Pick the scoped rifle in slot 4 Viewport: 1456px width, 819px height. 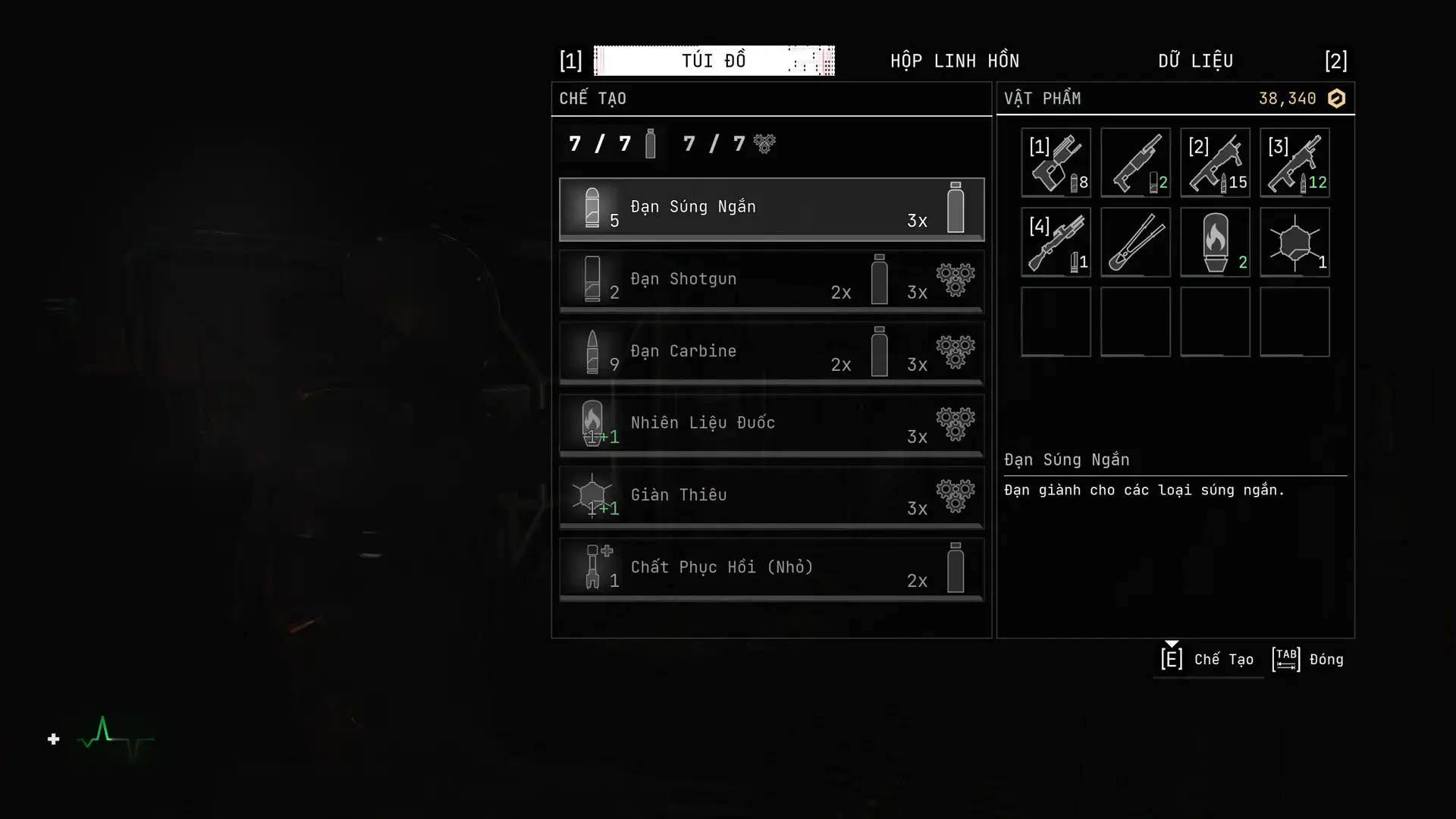click(x=1056, y=243)
